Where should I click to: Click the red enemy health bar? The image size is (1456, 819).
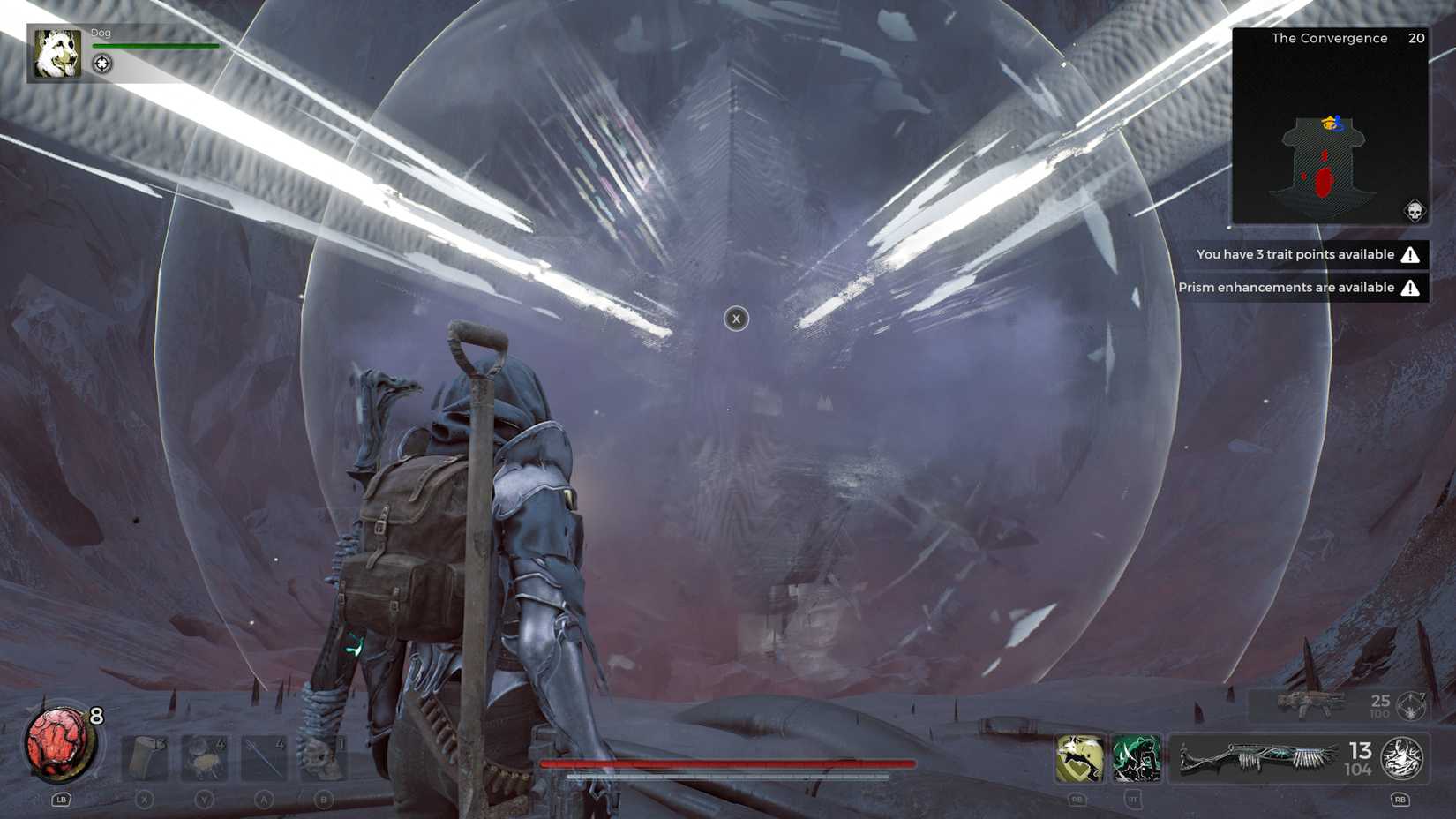click(x=728, y=763)
